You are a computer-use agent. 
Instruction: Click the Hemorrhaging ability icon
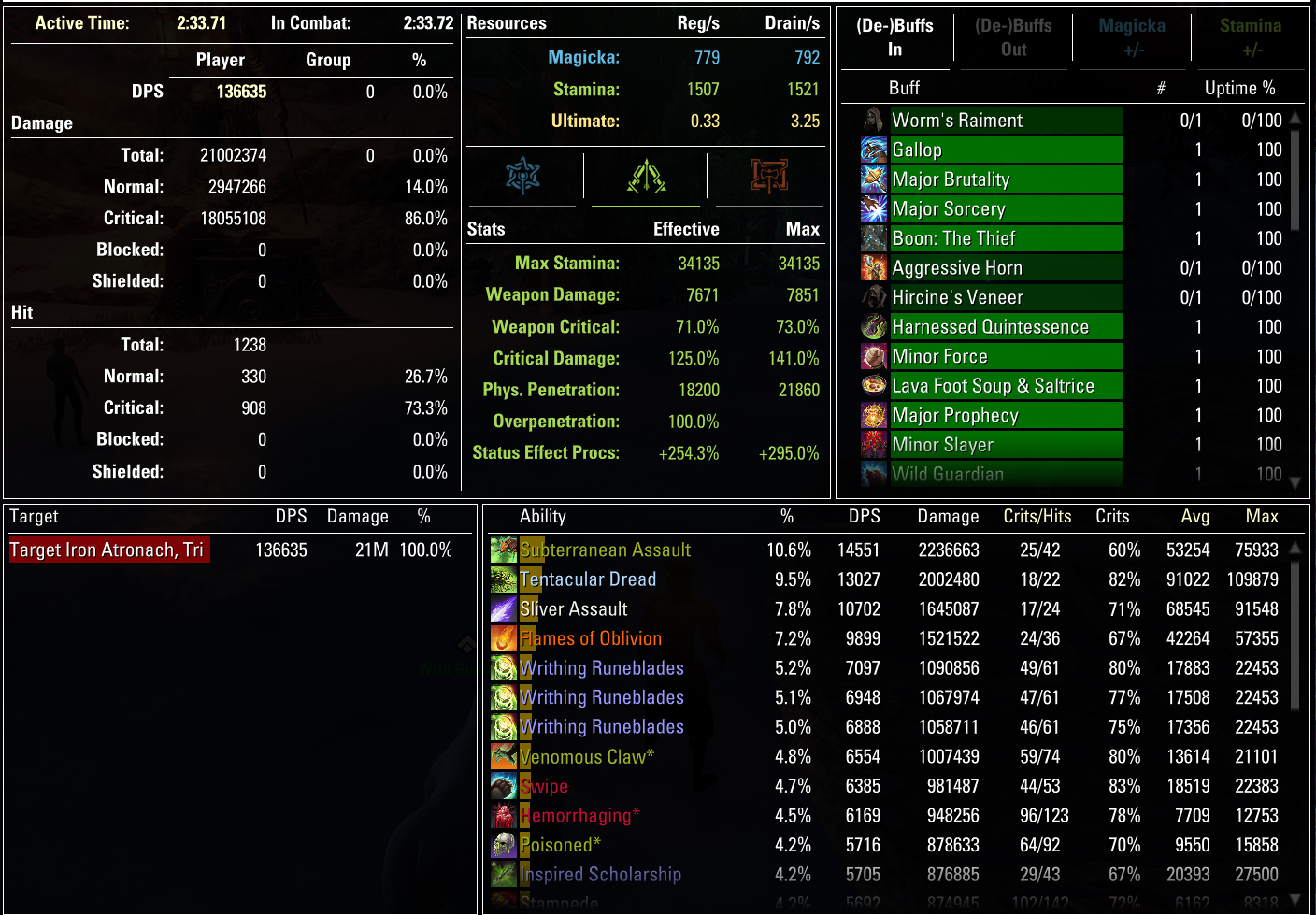pos(504,815)
